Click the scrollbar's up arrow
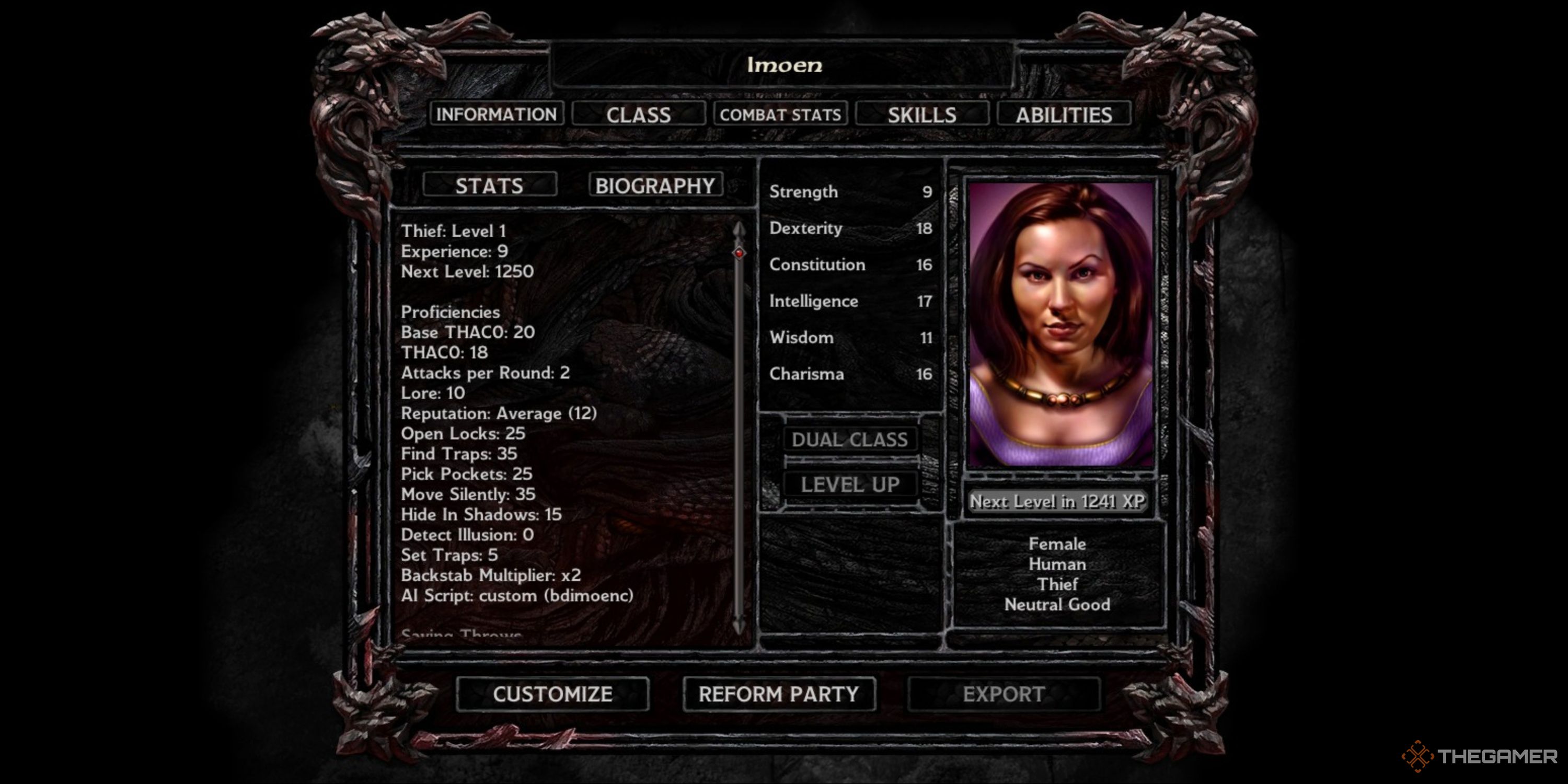This screenshot has height=784, width=1568. [x=739, y=229]
